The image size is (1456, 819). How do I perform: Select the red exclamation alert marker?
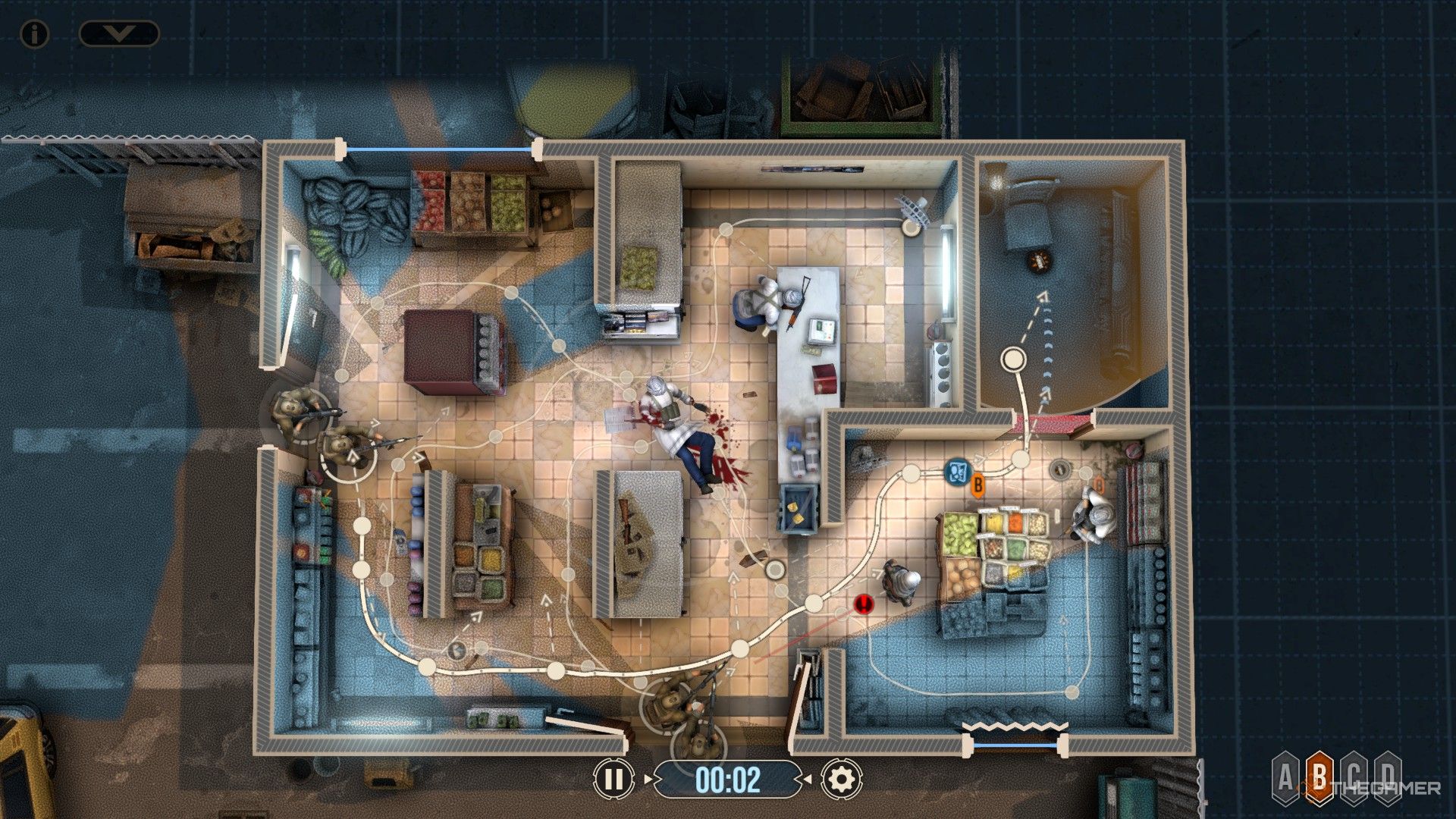click(x=864, y=604)
